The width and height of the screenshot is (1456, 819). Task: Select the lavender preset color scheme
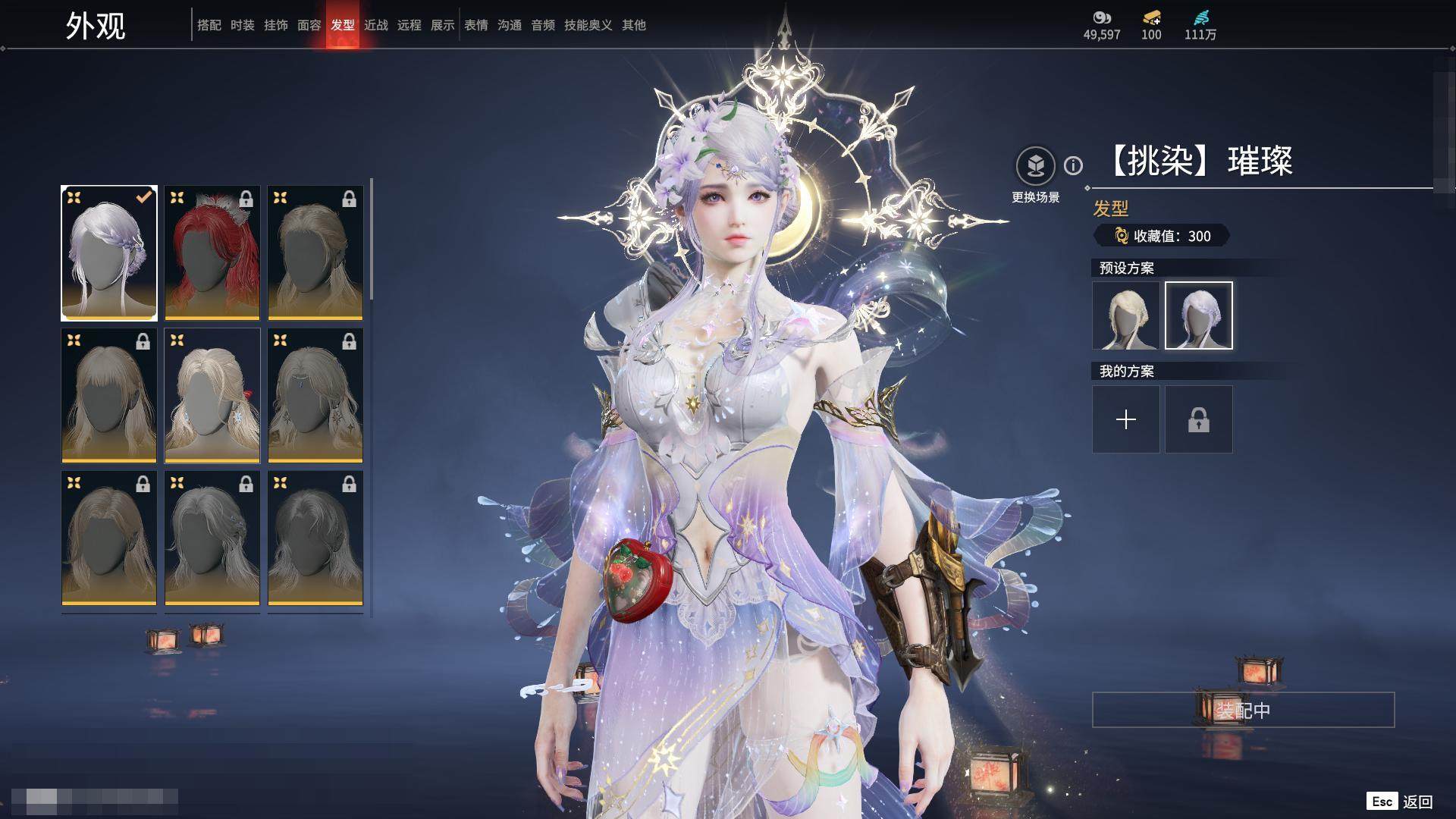click(1198, 315)
